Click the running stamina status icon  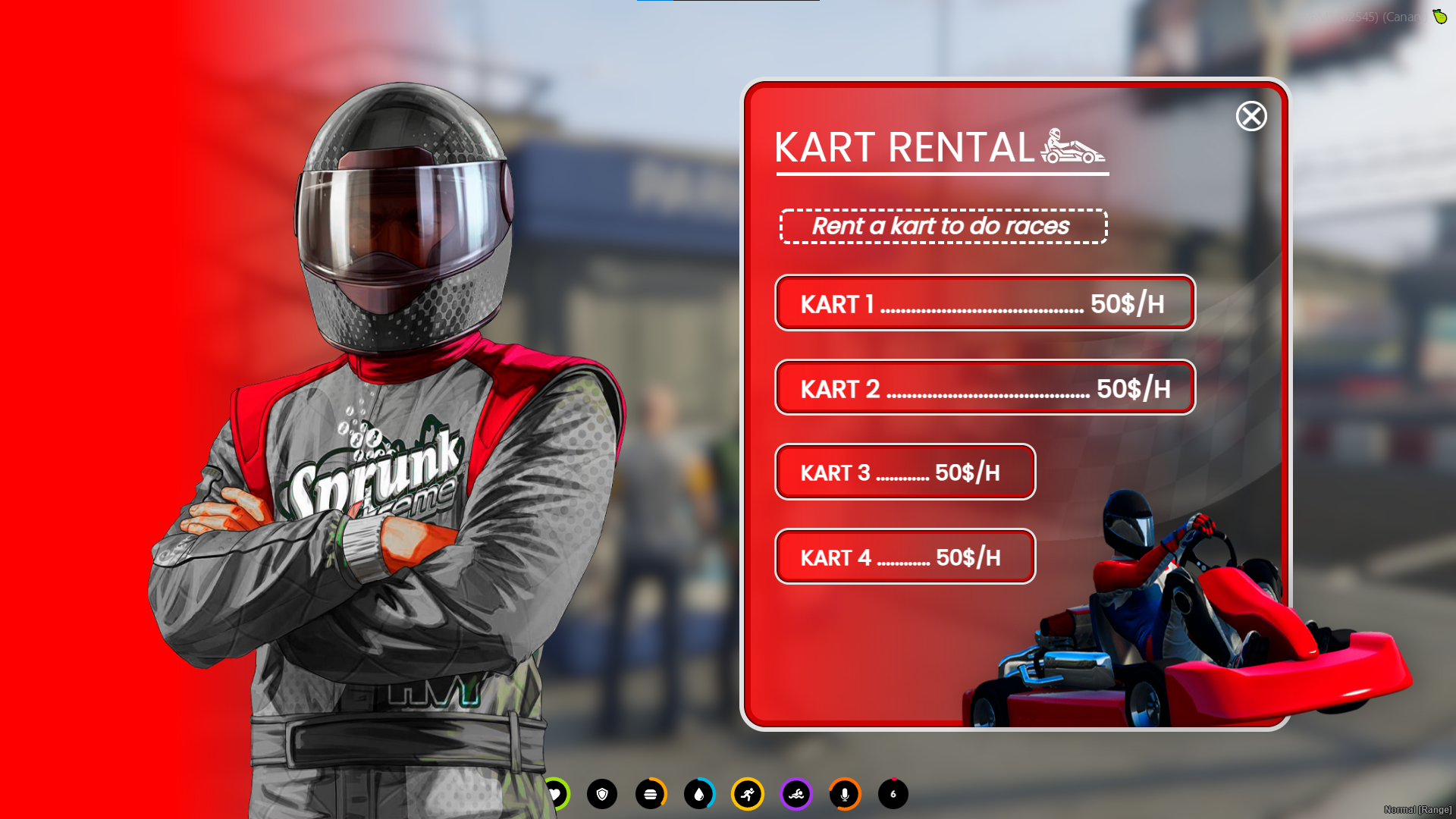tap(748, 795)
